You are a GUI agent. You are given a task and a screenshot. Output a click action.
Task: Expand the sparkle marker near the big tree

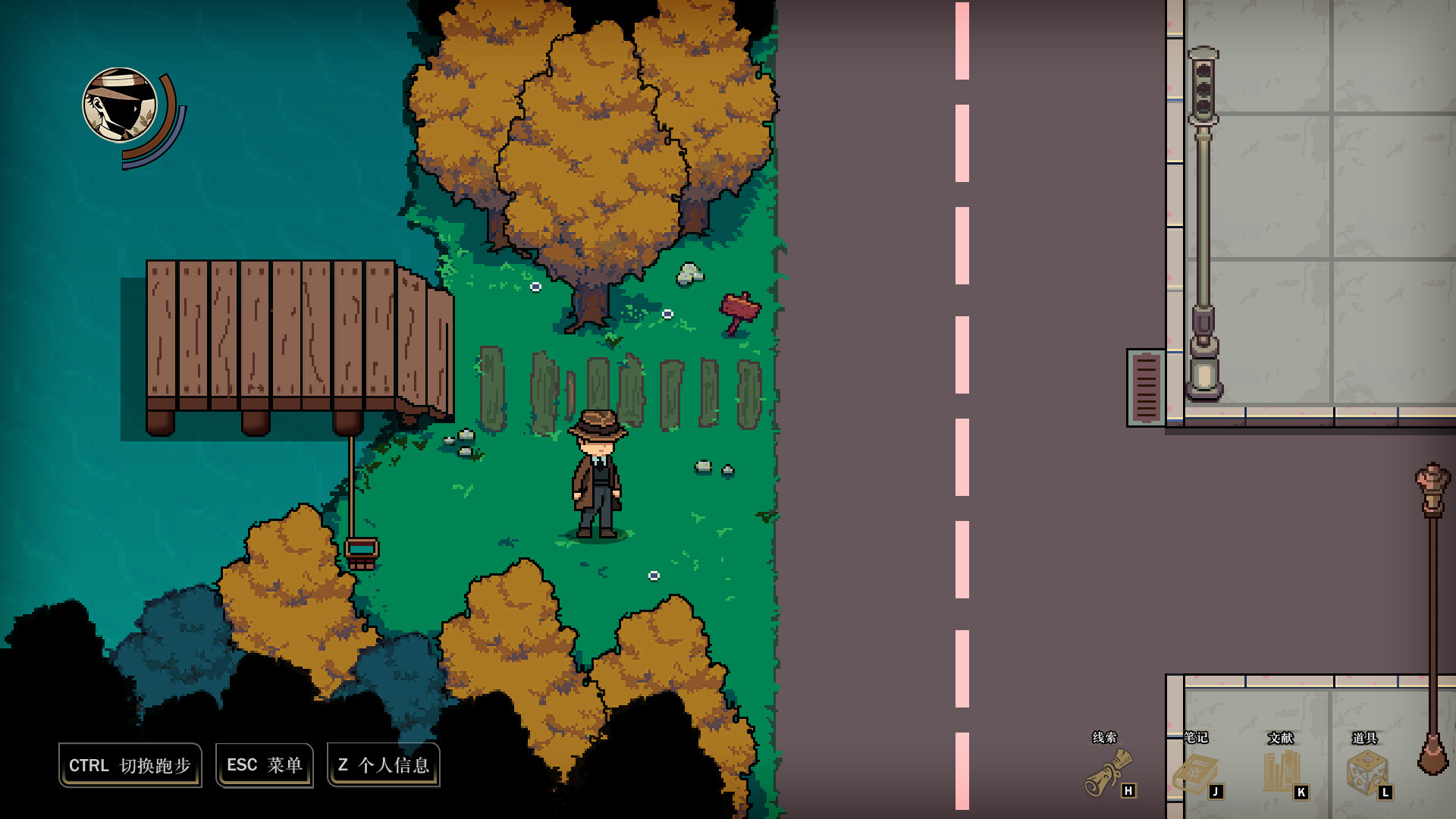[534, 287]
